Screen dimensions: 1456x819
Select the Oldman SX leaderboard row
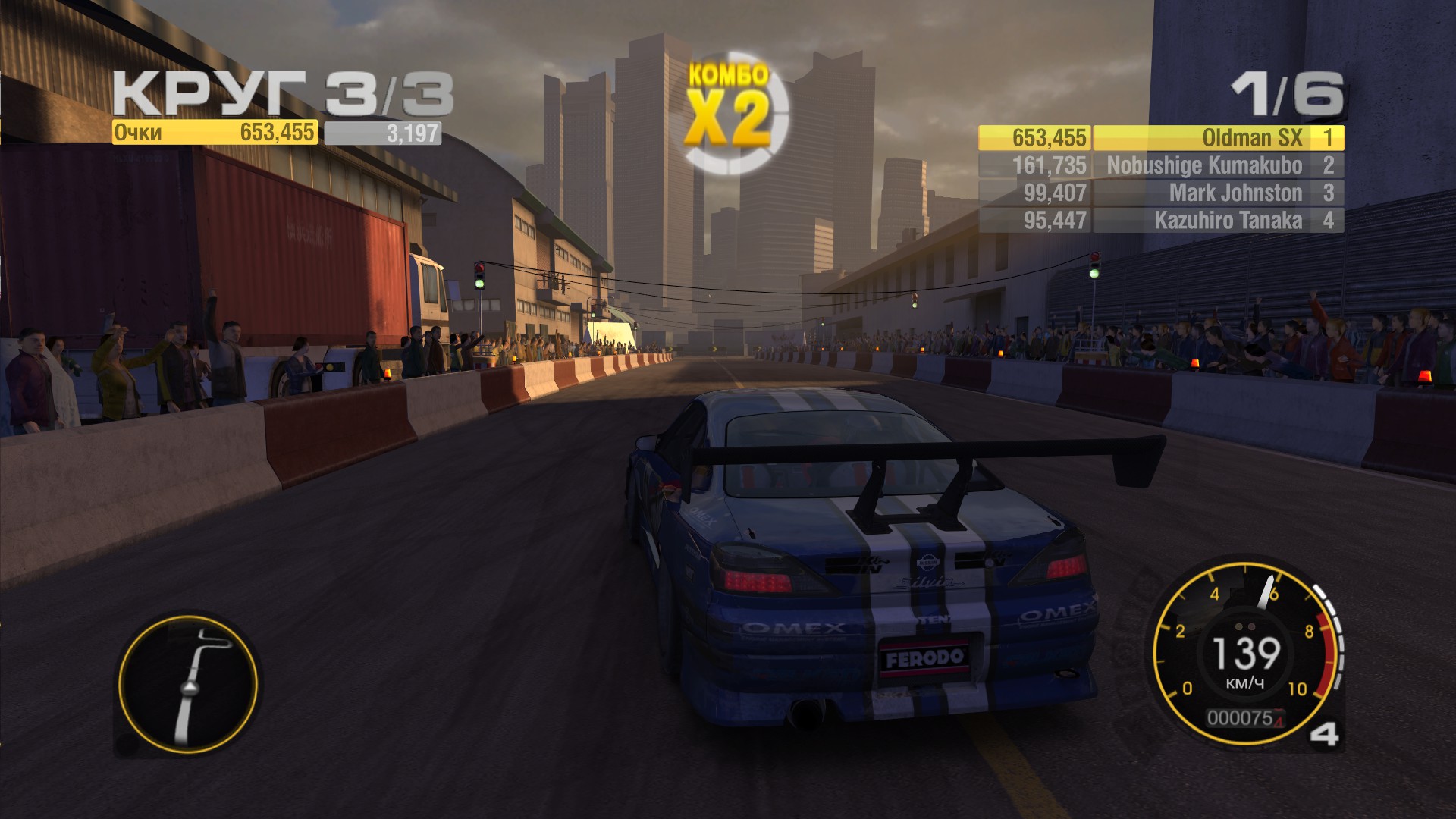point(1160,138)
